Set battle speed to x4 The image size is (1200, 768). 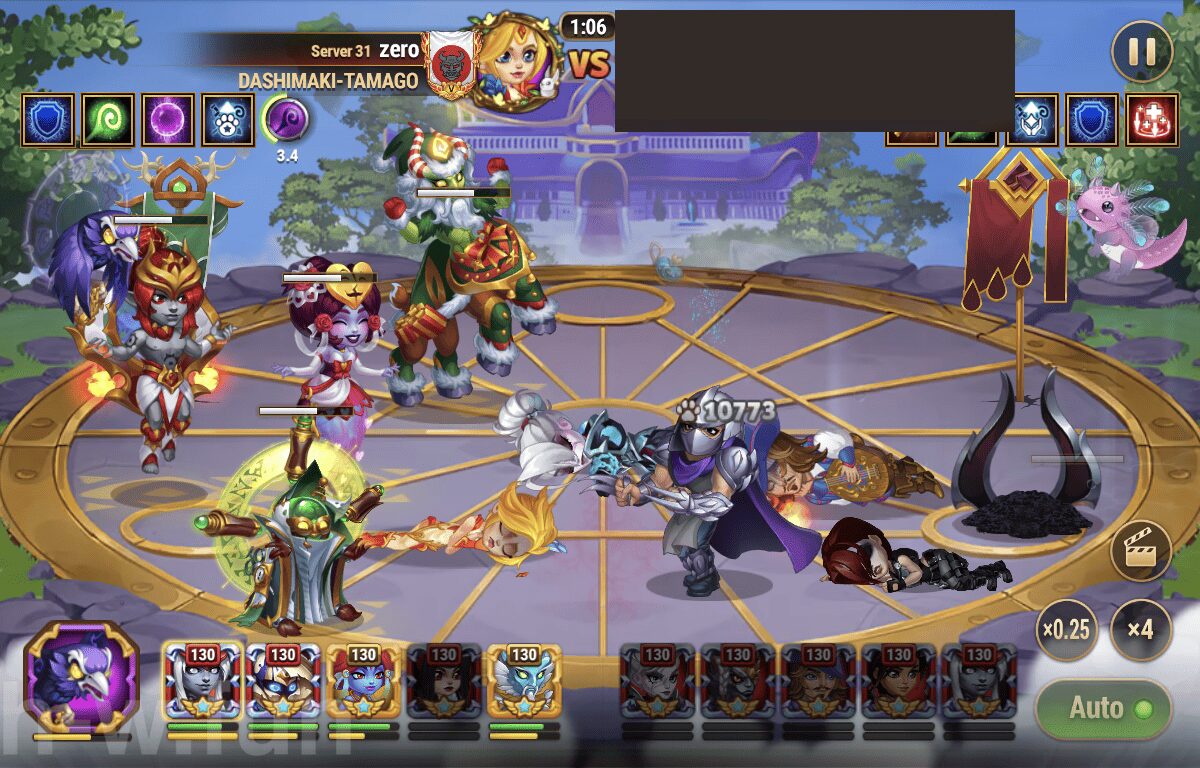[x=1140, y=631]
